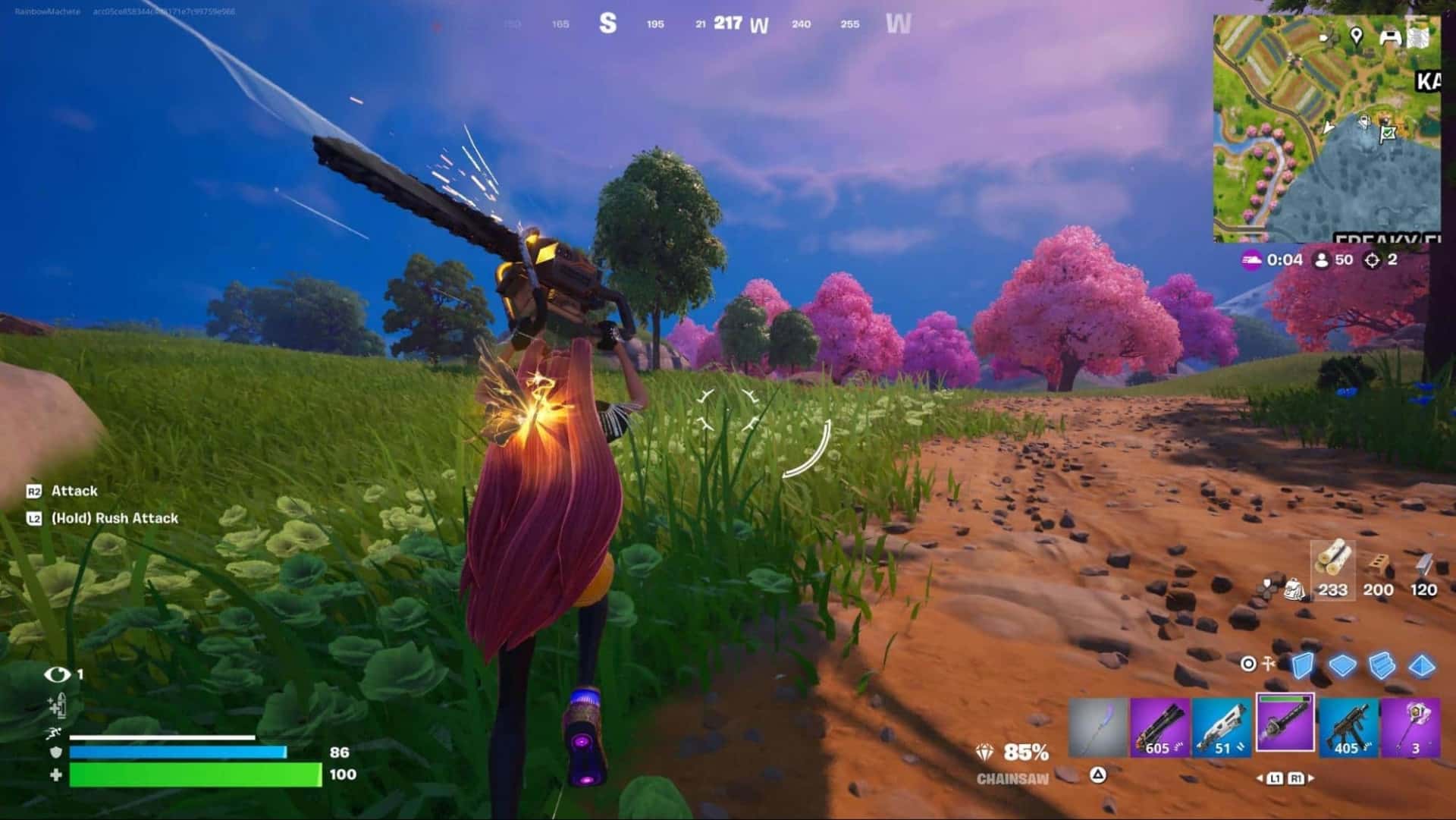Click the green flag marker on the minimap
The width and height of the screenshot is (1456, 820).
point(1388,134)
